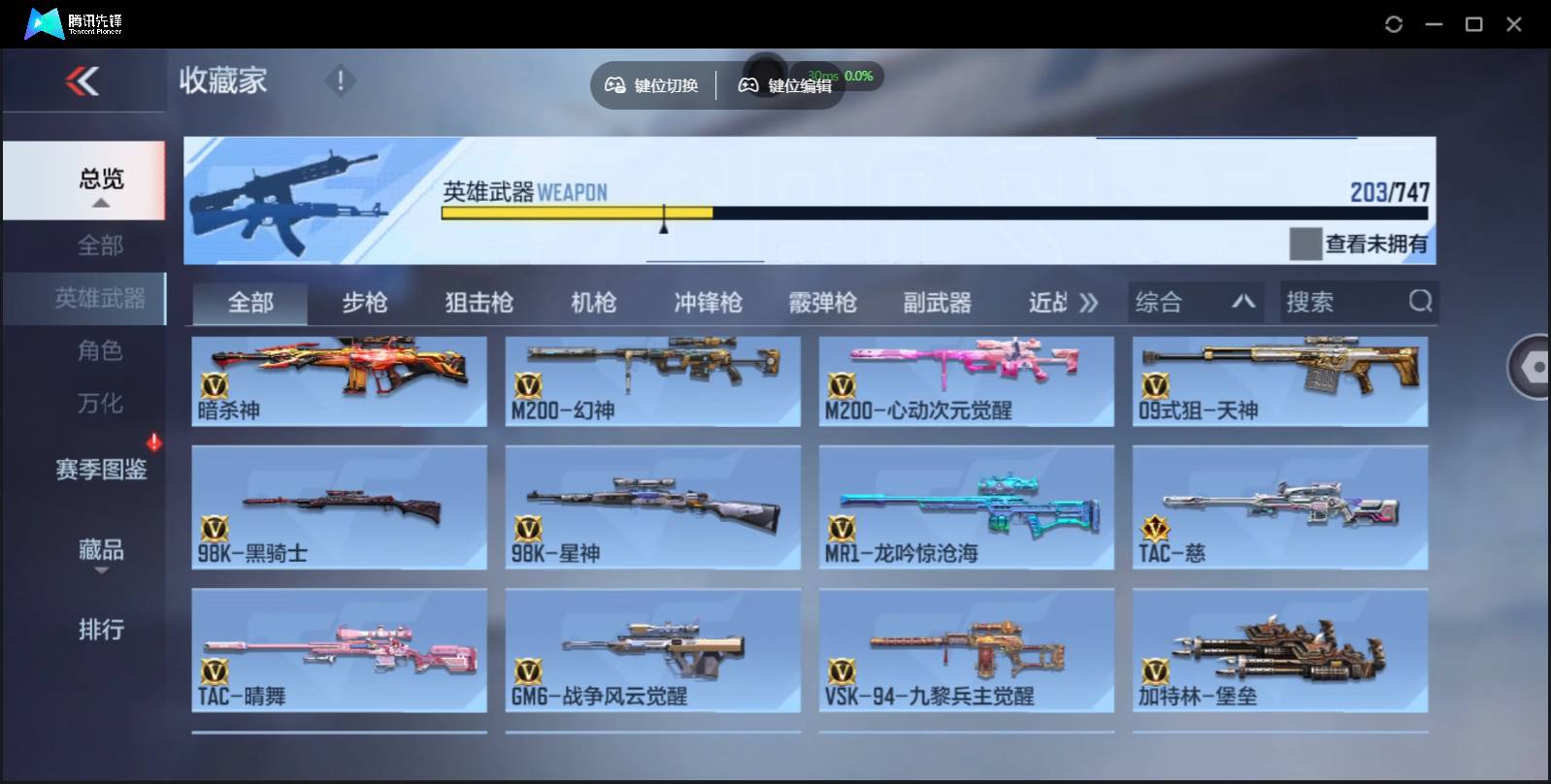Click the controller icon next to 键位编辑
1551x784 pixels.
[x=747, y=84]
